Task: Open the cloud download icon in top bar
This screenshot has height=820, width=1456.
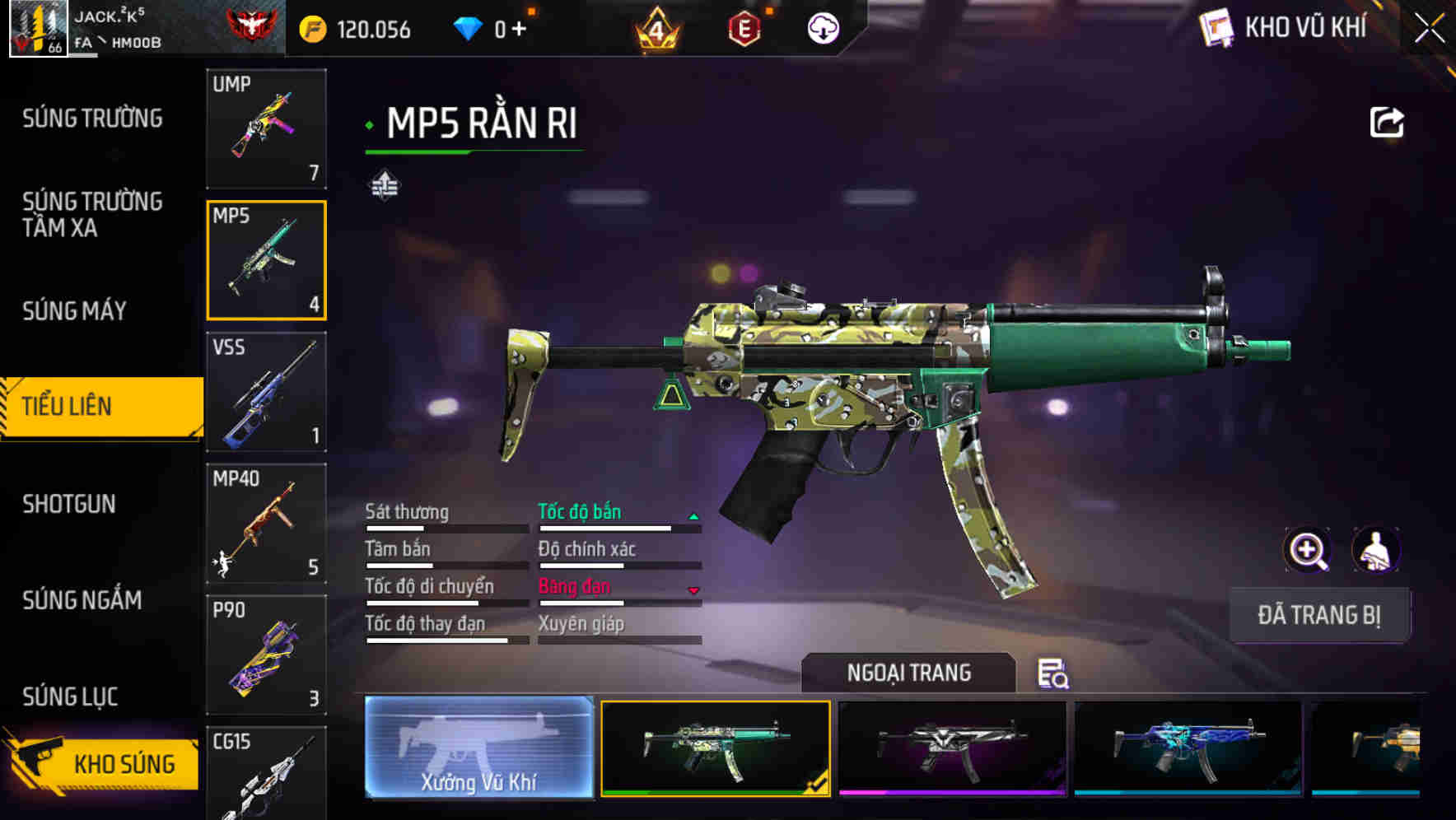Action: click(x=824, y=27)
